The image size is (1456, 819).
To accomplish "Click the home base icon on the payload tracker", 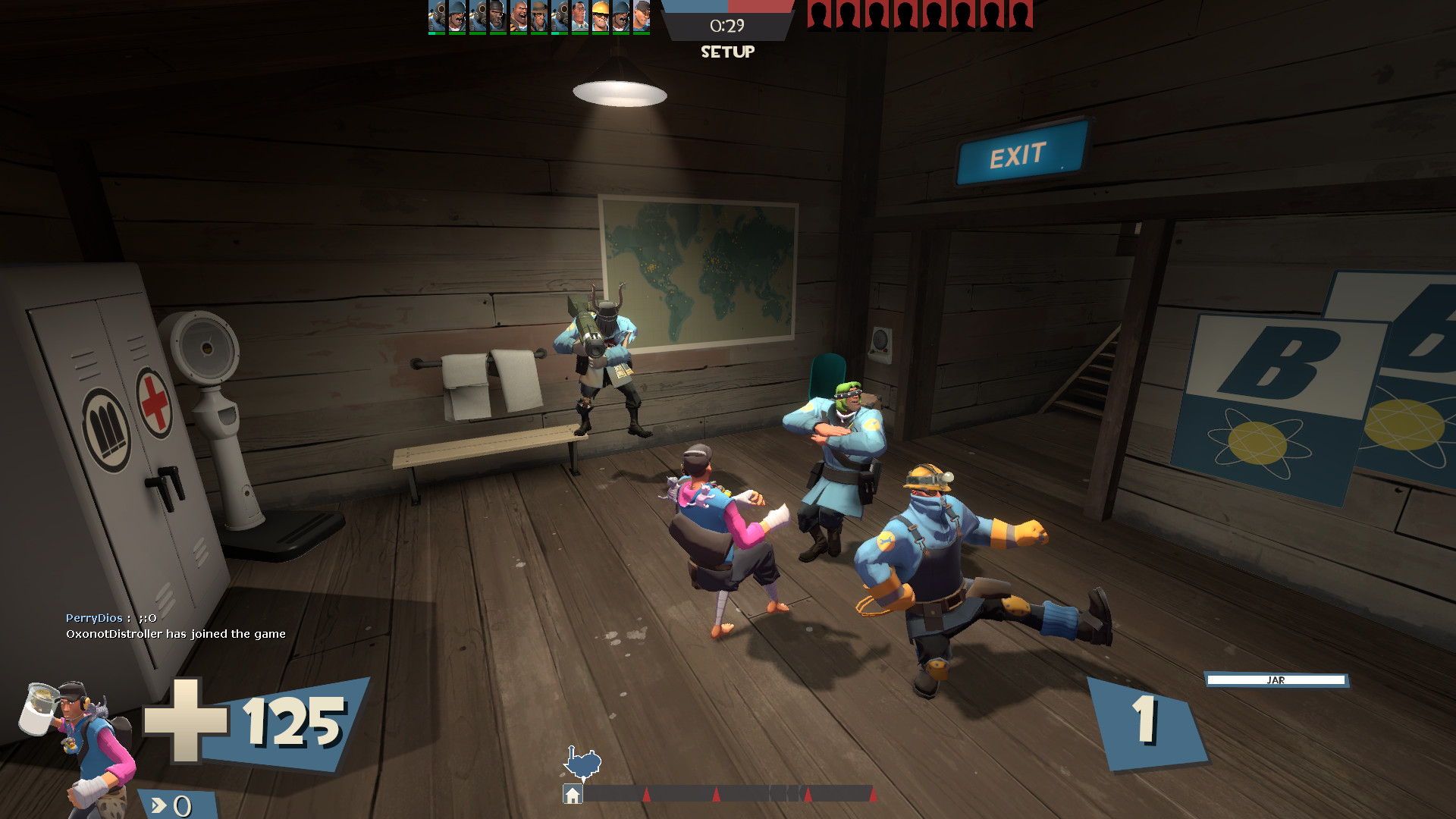I will click(x=572, y=794).
